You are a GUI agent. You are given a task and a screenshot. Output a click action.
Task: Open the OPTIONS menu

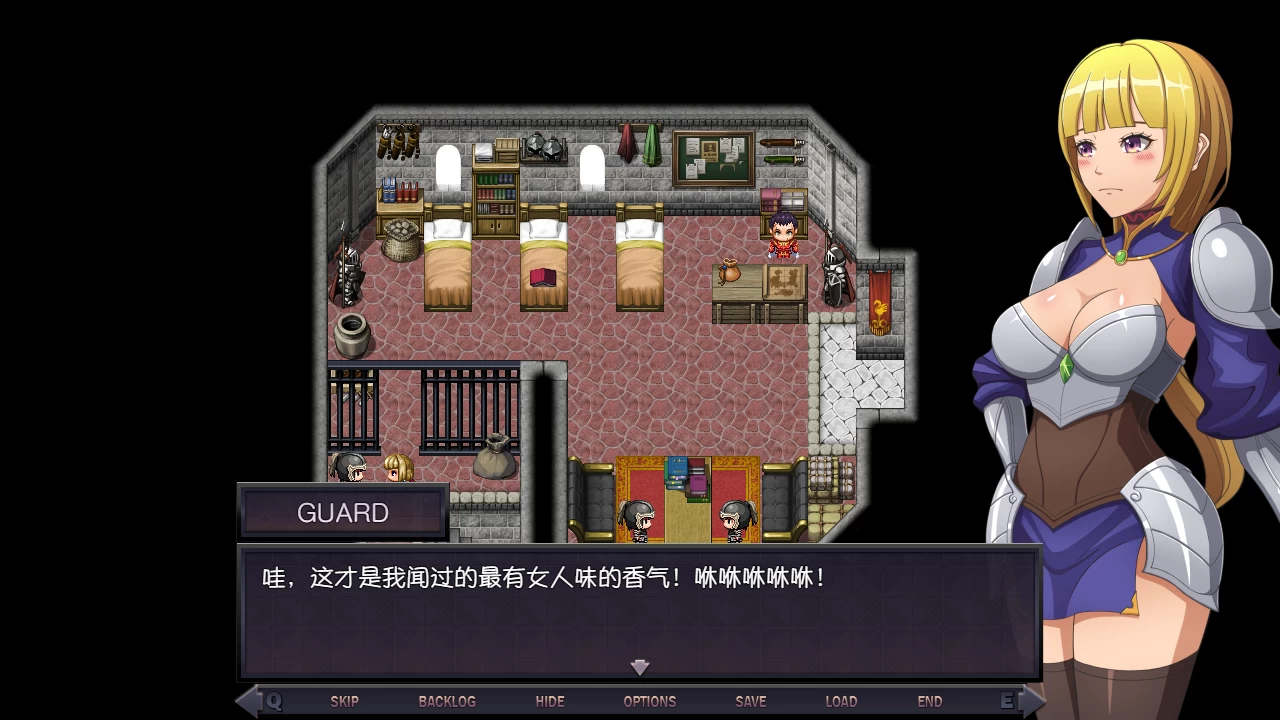point(649,701)
